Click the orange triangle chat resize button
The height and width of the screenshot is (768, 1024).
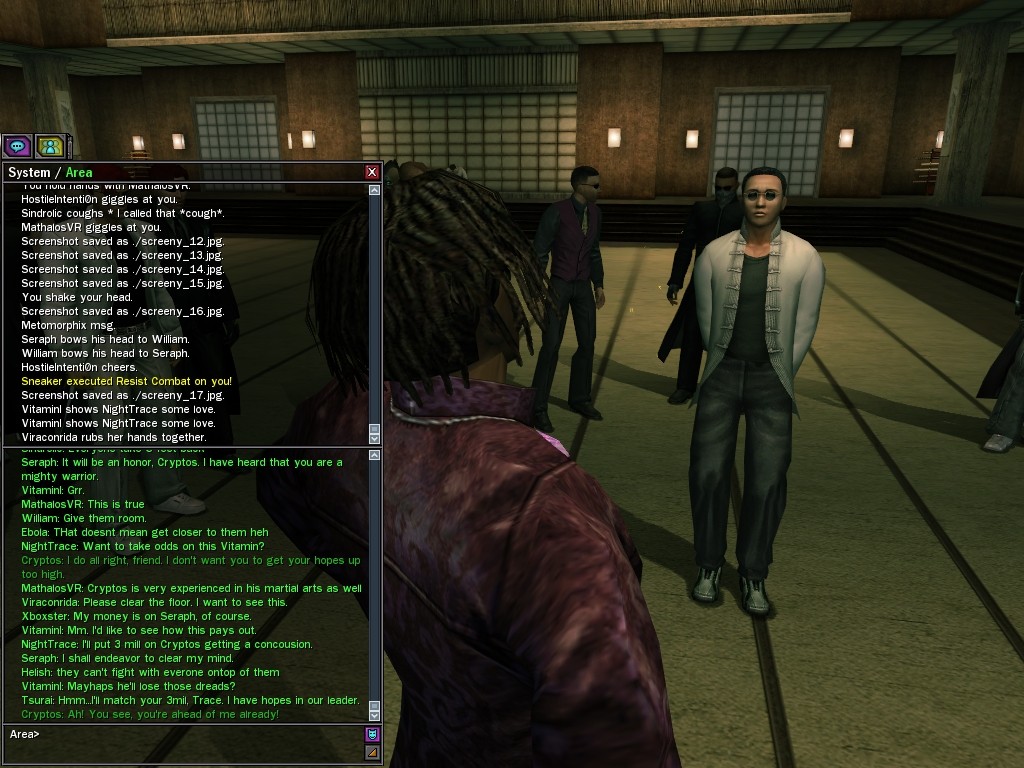coord(373,752)
